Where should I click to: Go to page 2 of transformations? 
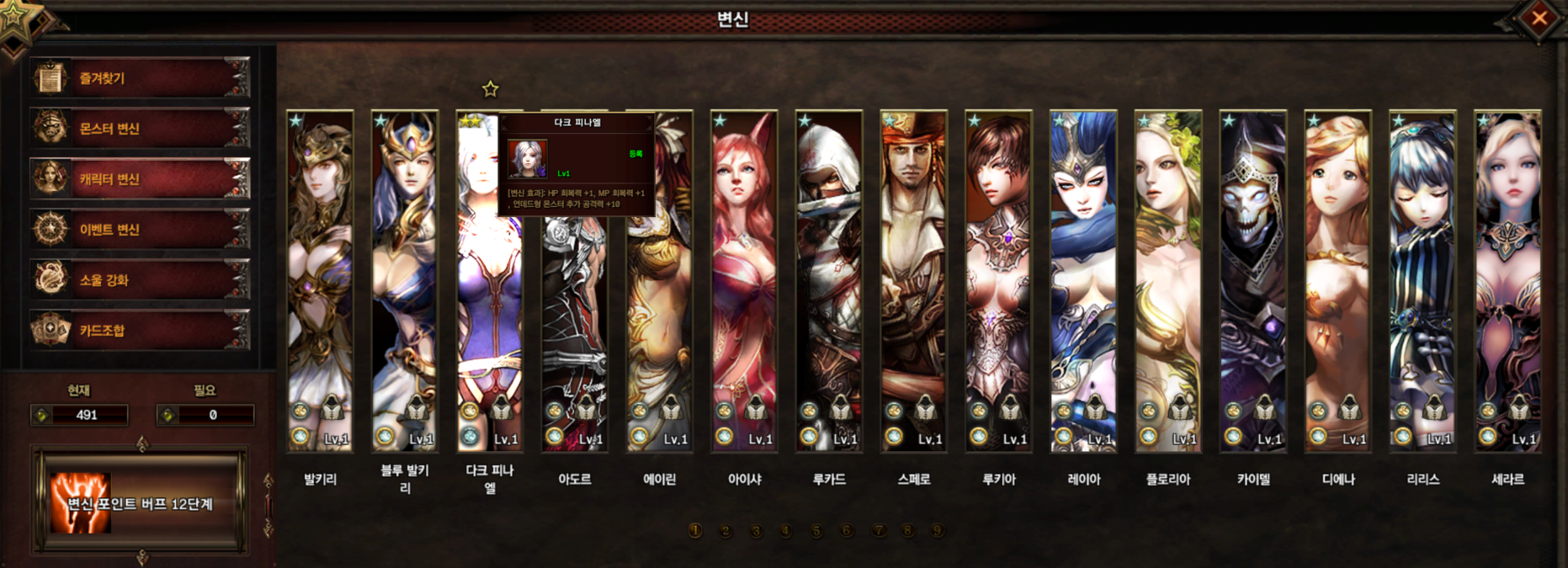726,531
